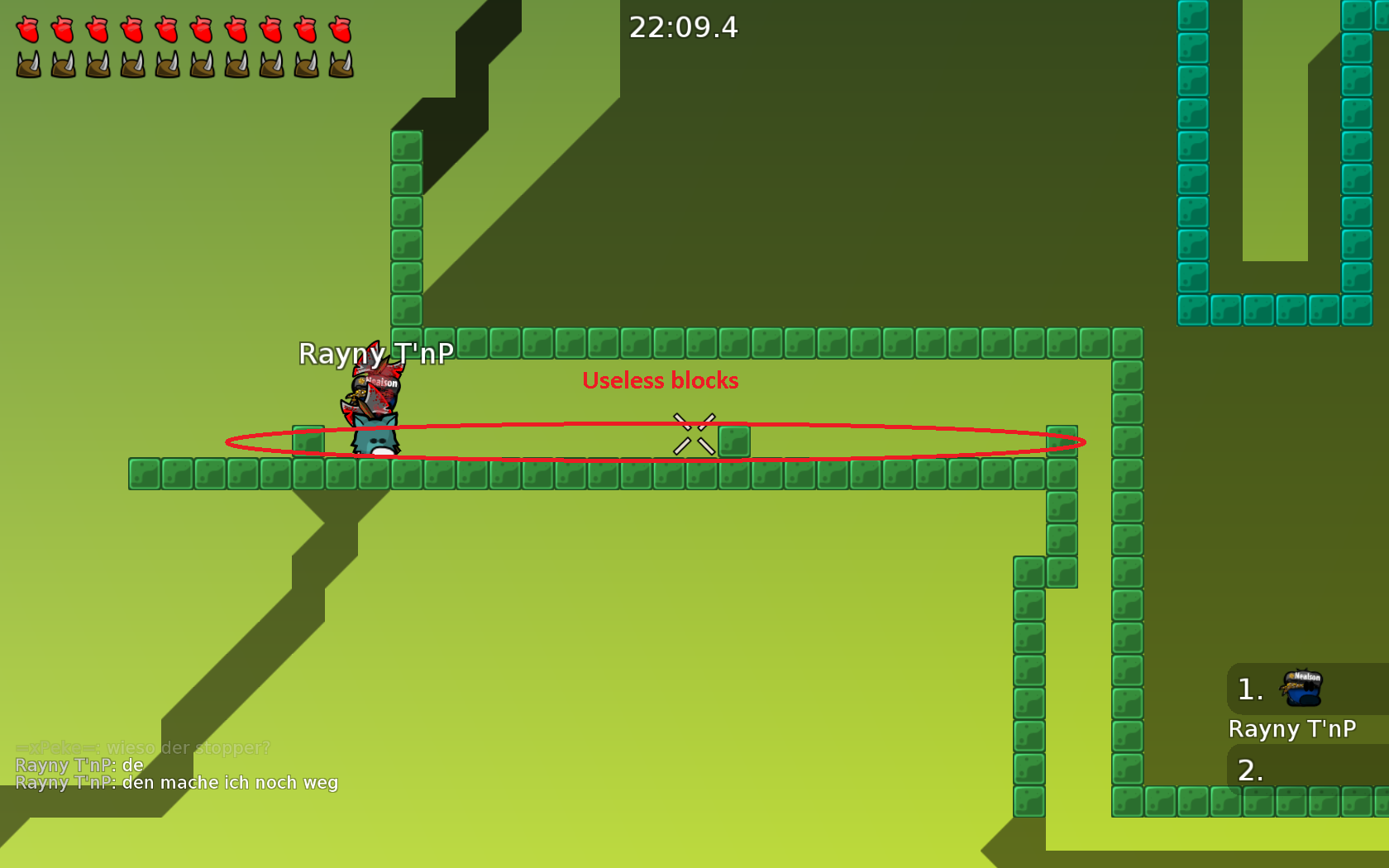Select the Rayny T'nP nameplate
The image size is (1389, 868).
pos(376,352)
